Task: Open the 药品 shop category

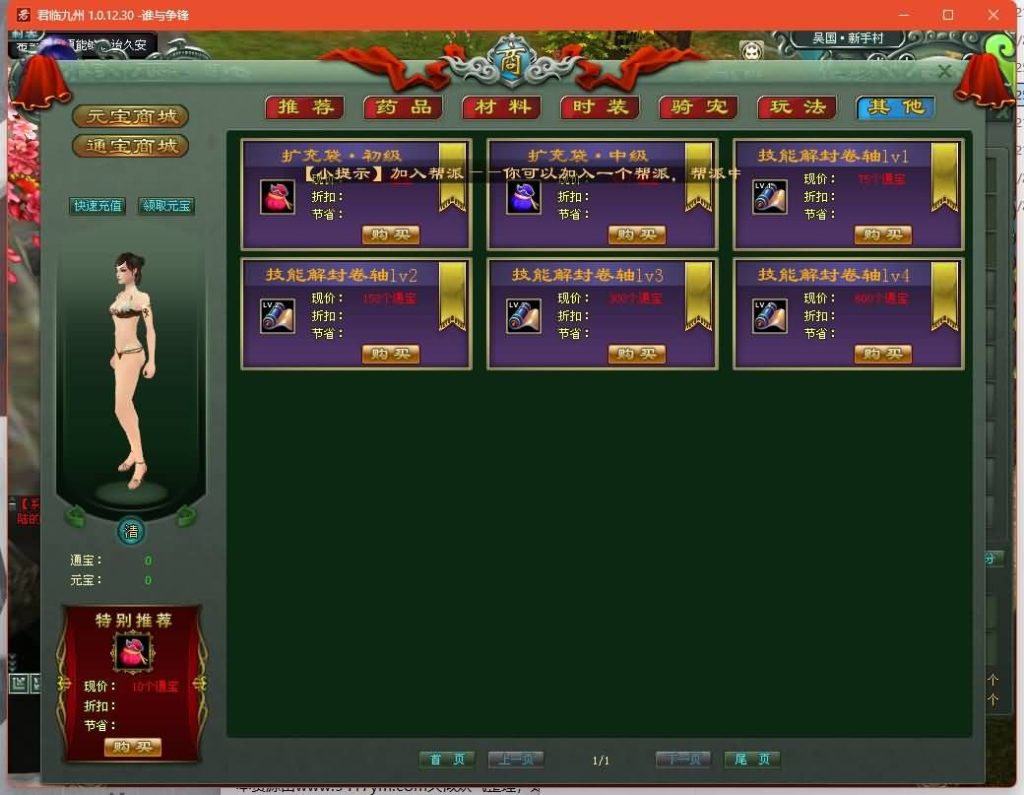Action: click(x=402, y=108)
